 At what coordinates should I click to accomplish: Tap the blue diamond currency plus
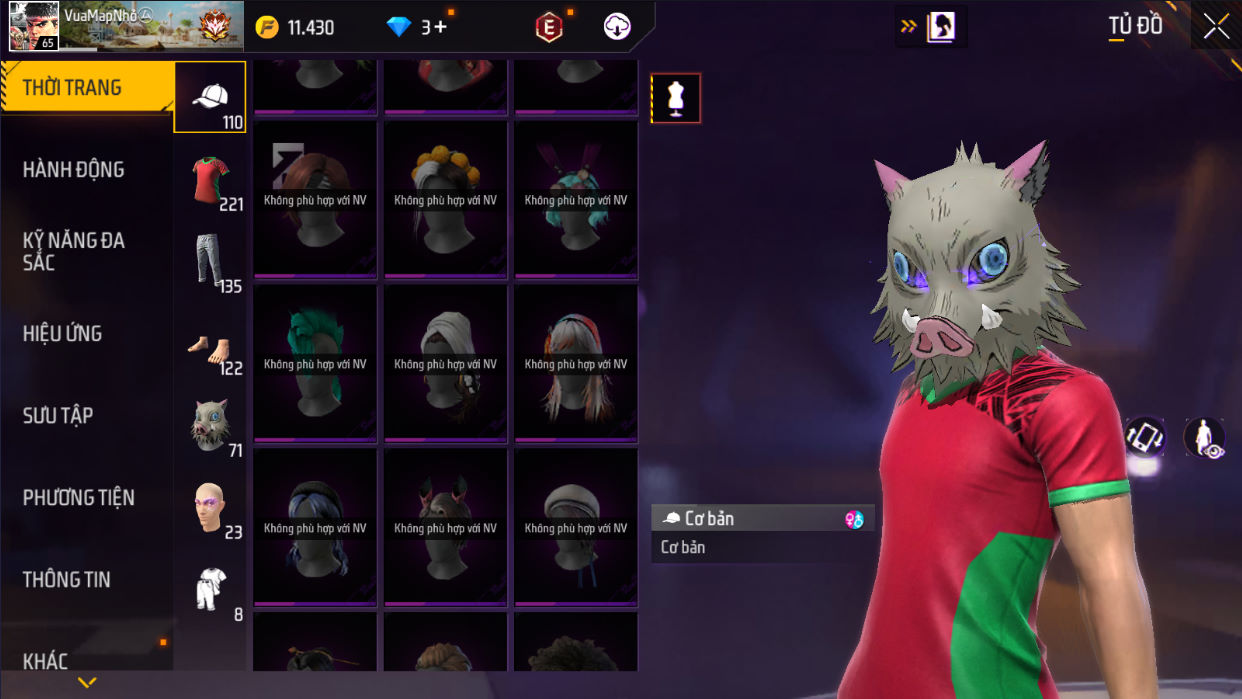click(418, 27)
